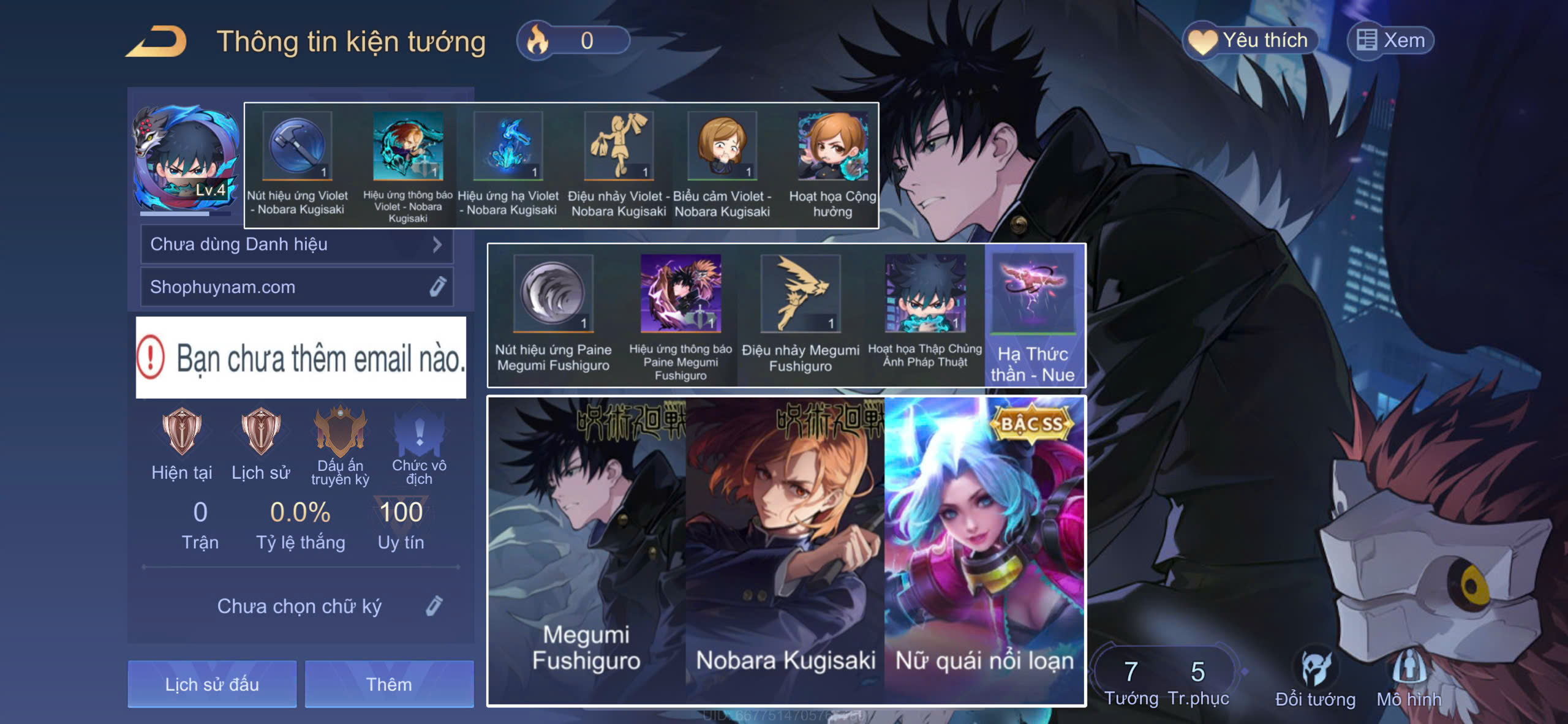The height and width of the screenshot is (724, 1568).
Task: Click the Xem view button
Action: [x=1390, y=40]
